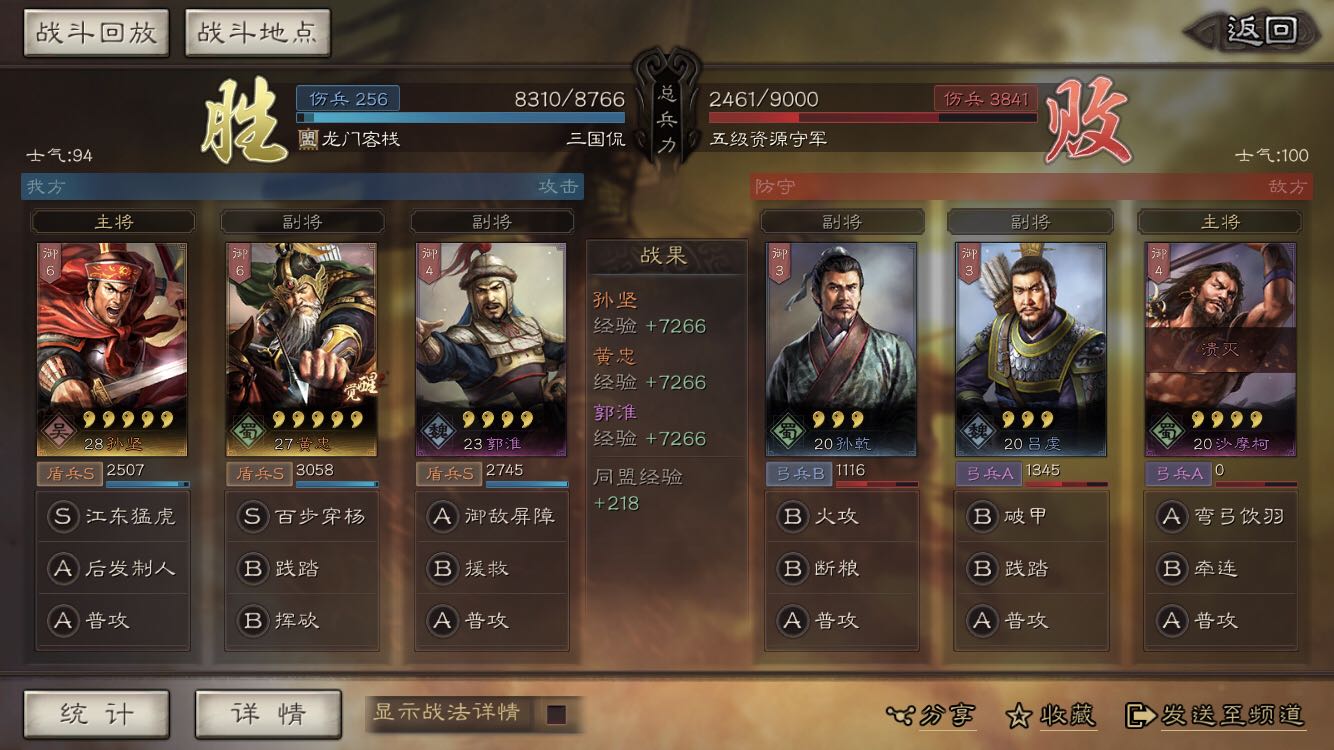Switch to the 统计 tab
Screen dimensions: 1334x750
click(x=95, y=714)
